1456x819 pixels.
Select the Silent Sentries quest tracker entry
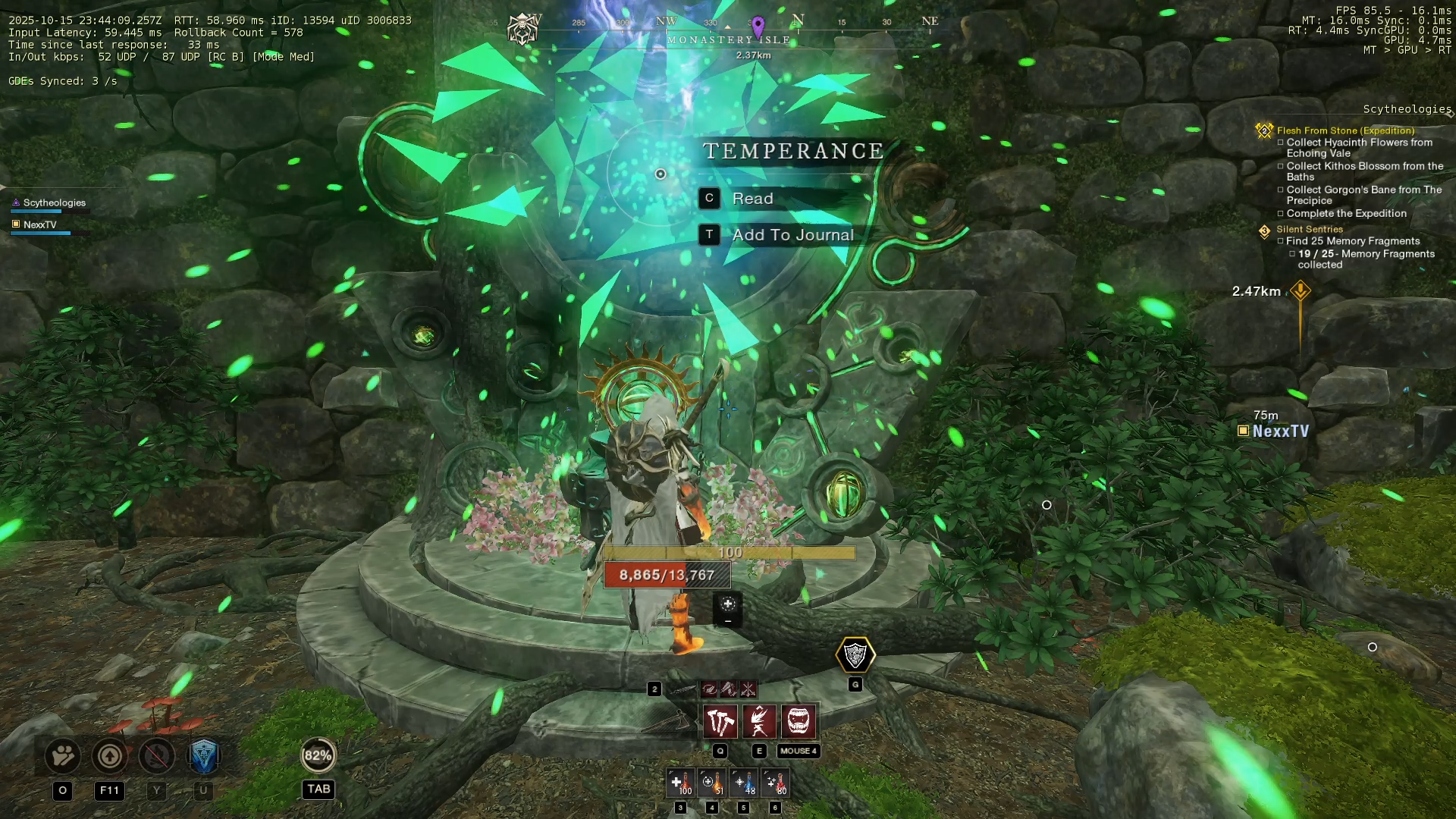pyautogui.click(x=1310, y=229)
